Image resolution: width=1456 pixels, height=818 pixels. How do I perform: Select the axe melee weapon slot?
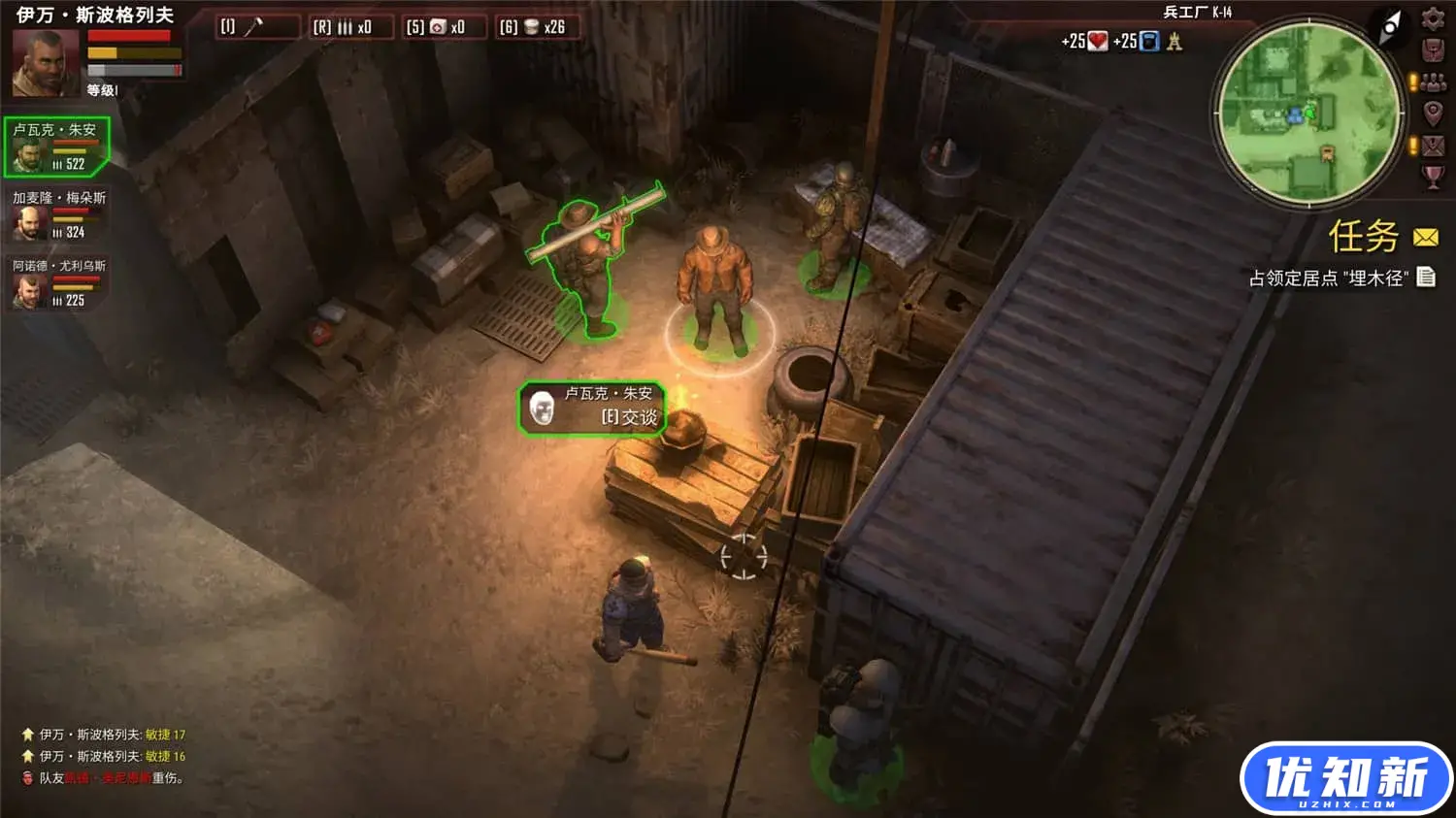(256, 27)
